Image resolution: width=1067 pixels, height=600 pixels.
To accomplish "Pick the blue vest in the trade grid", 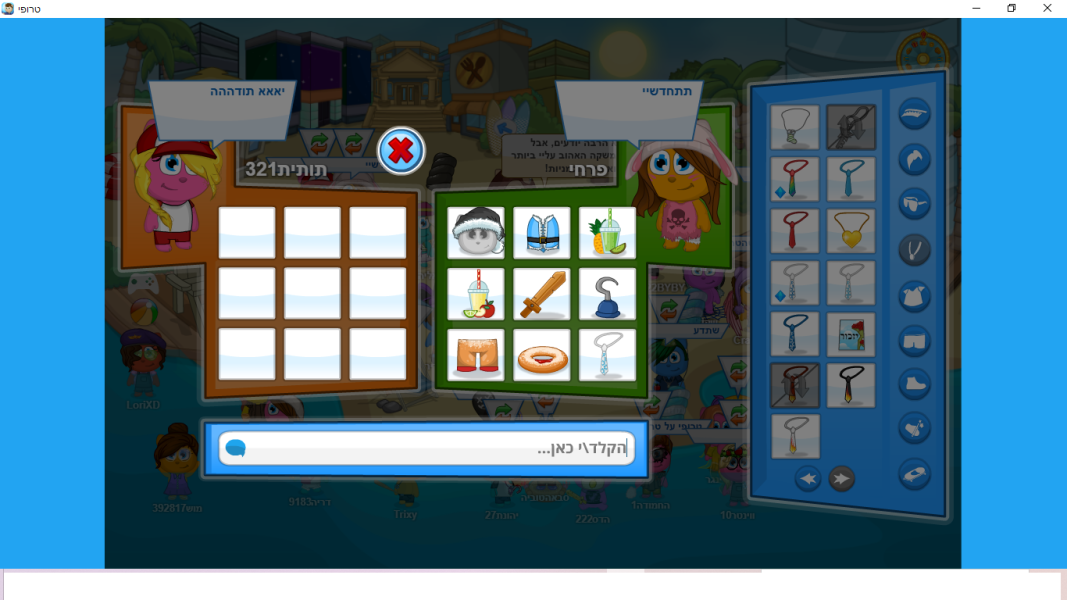I will pyautogui.click(x=542, y=233).
